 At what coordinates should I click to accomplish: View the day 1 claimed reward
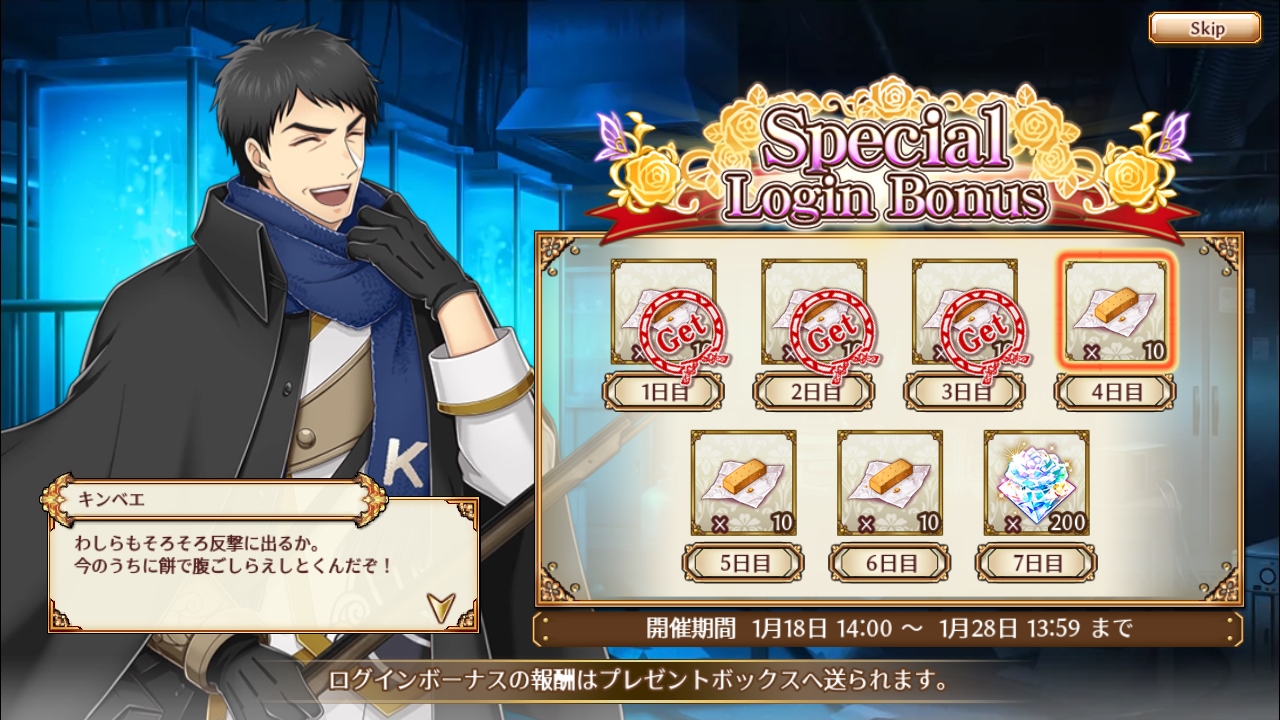664,311
